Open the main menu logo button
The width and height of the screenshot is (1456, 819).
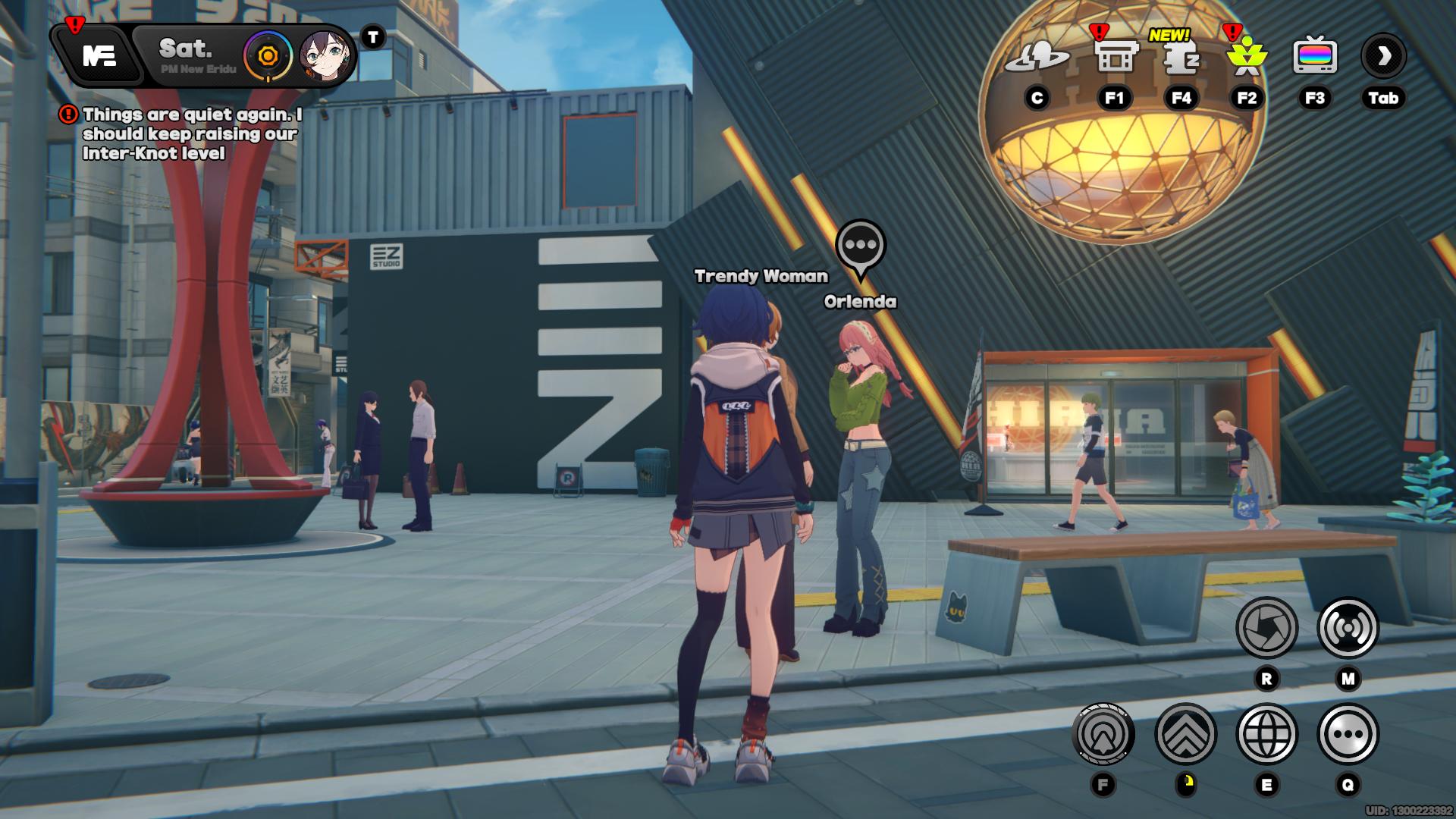tap(99, 56)
